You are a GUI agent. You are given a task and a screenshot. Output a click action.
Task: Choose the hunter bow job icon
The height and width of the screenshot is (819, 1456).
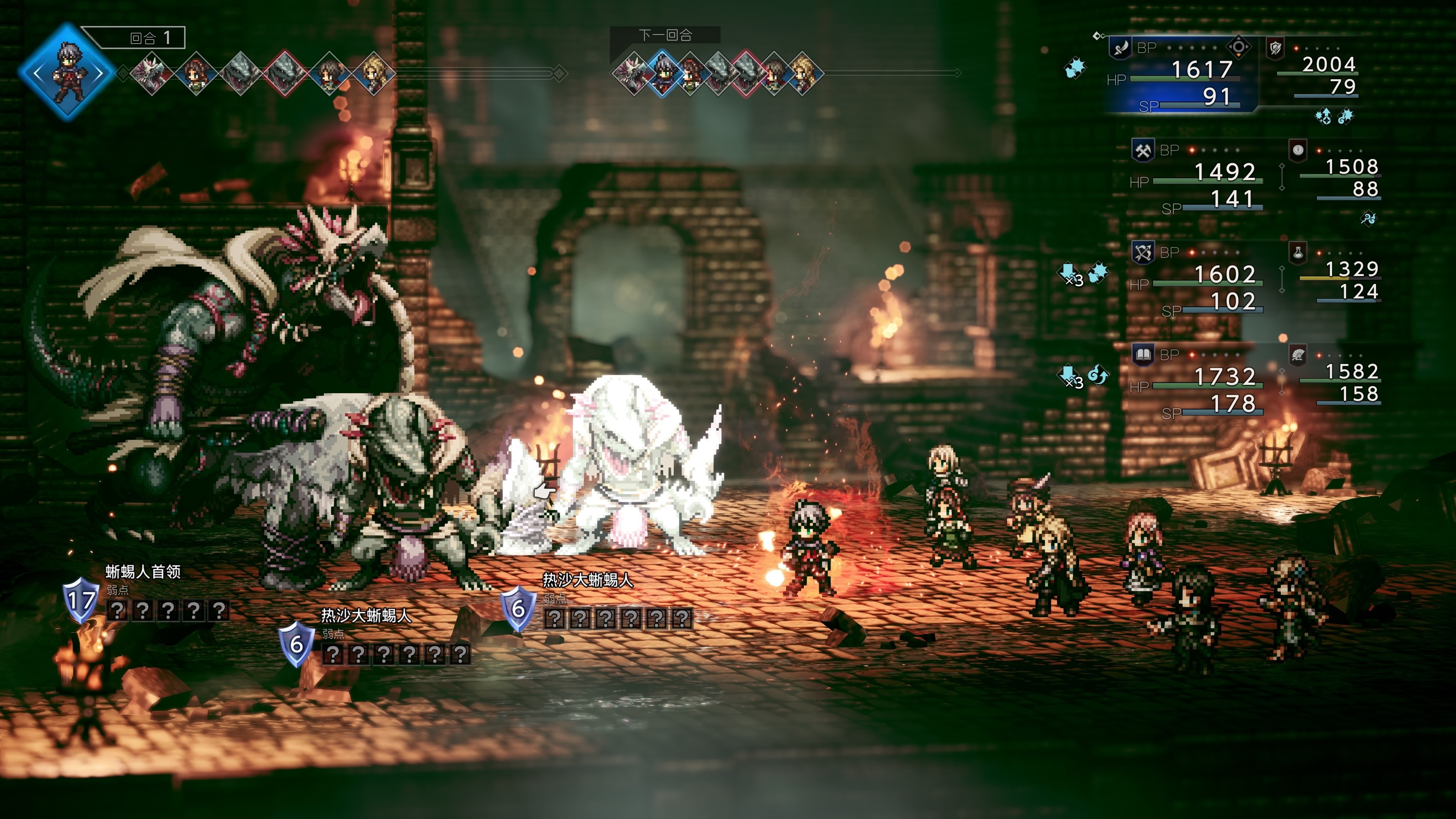1143,252
